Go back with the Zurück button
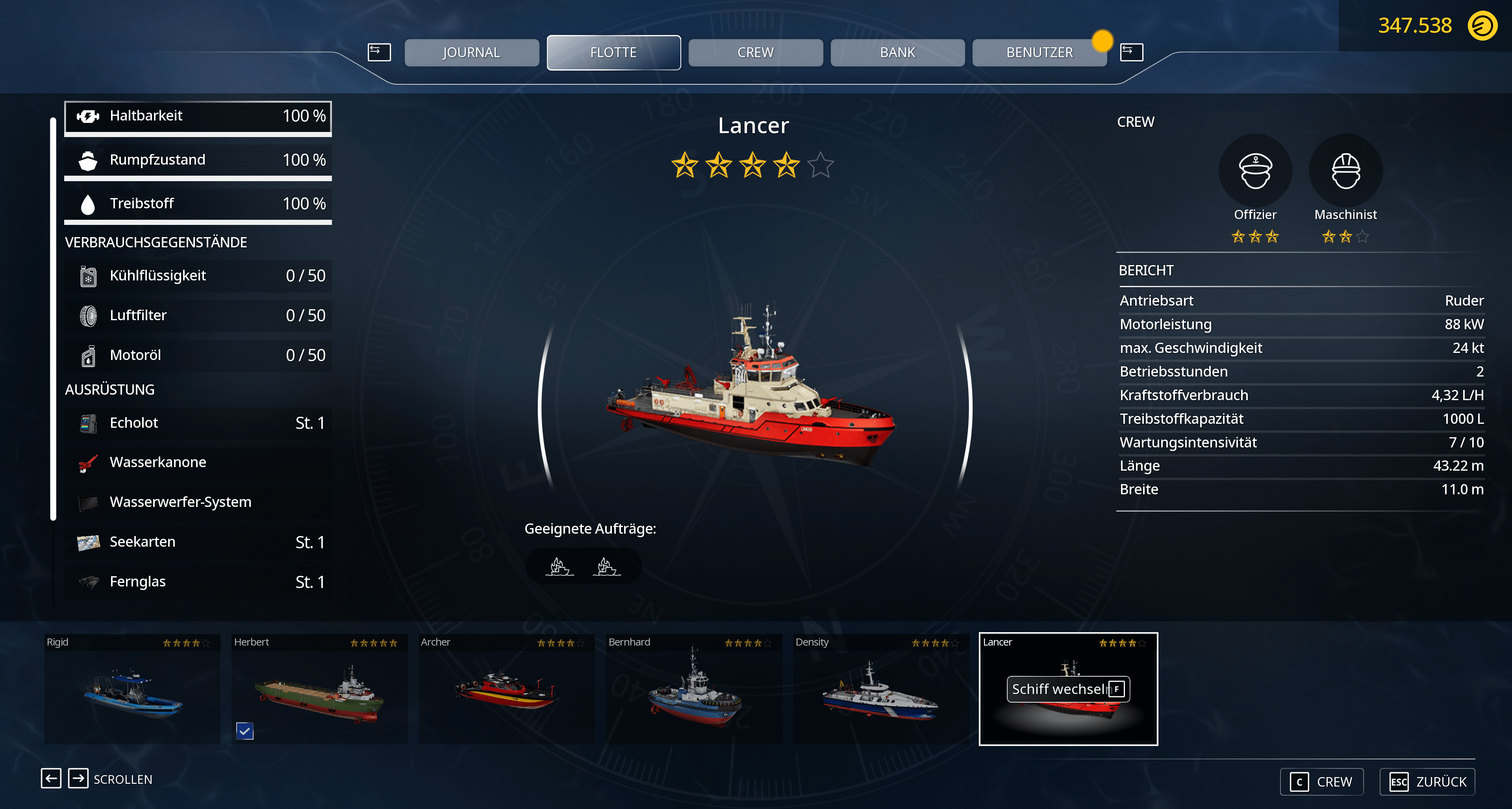The image size is (1512, 809). [x=1427, y=782]
